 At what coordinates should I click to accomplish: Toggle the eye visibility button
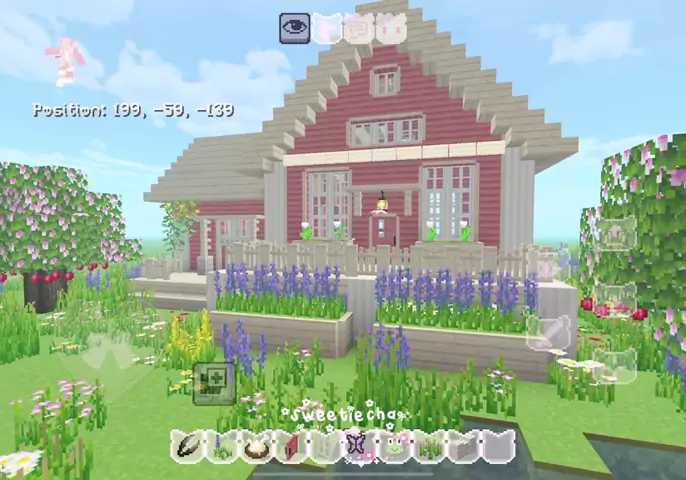tap(294, 28)
